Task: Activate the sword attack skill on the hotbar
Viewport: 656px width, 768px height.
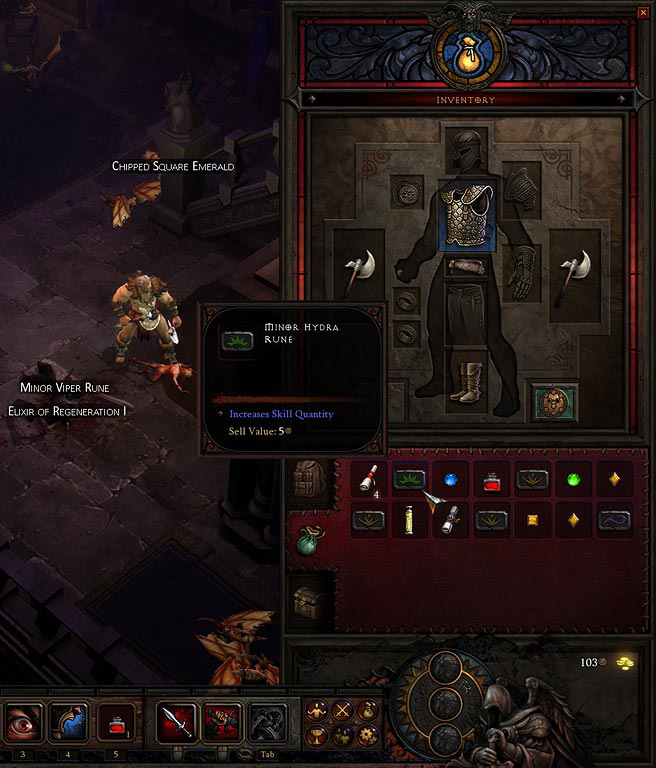Action: tap(174, 721)
